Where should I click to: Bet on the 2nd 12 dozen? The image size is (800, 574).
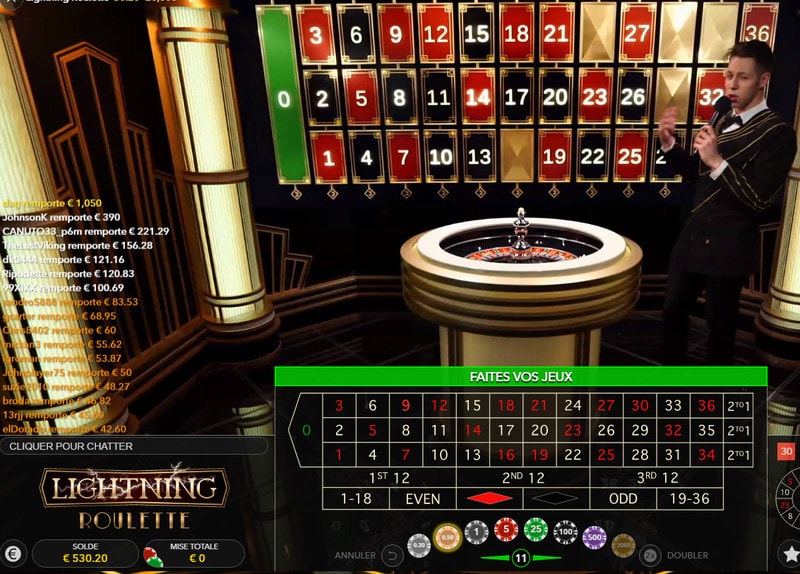point(523,477)
